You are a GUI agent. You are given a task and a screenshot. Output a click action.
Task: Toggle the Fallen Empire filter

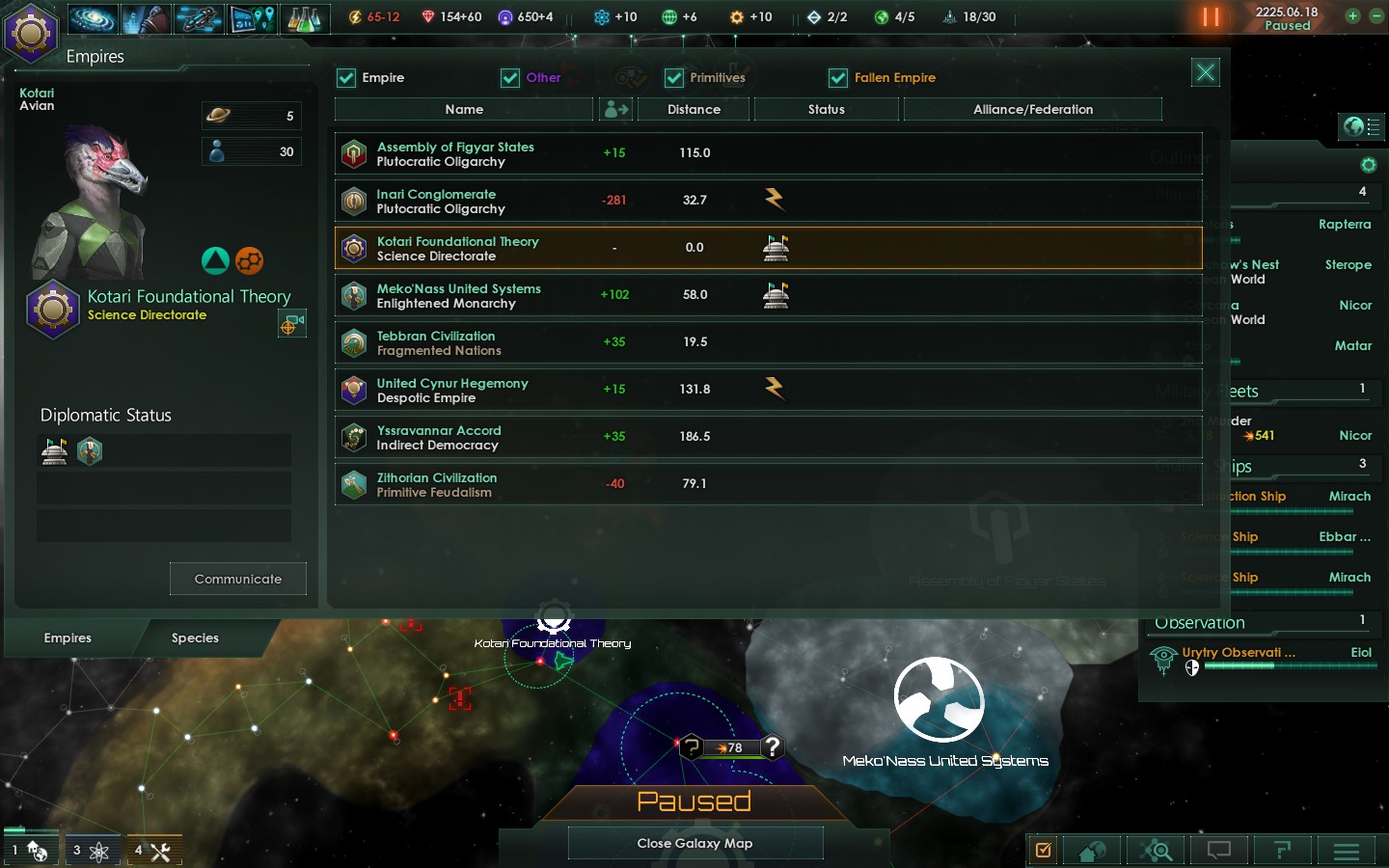coord(838,78)
